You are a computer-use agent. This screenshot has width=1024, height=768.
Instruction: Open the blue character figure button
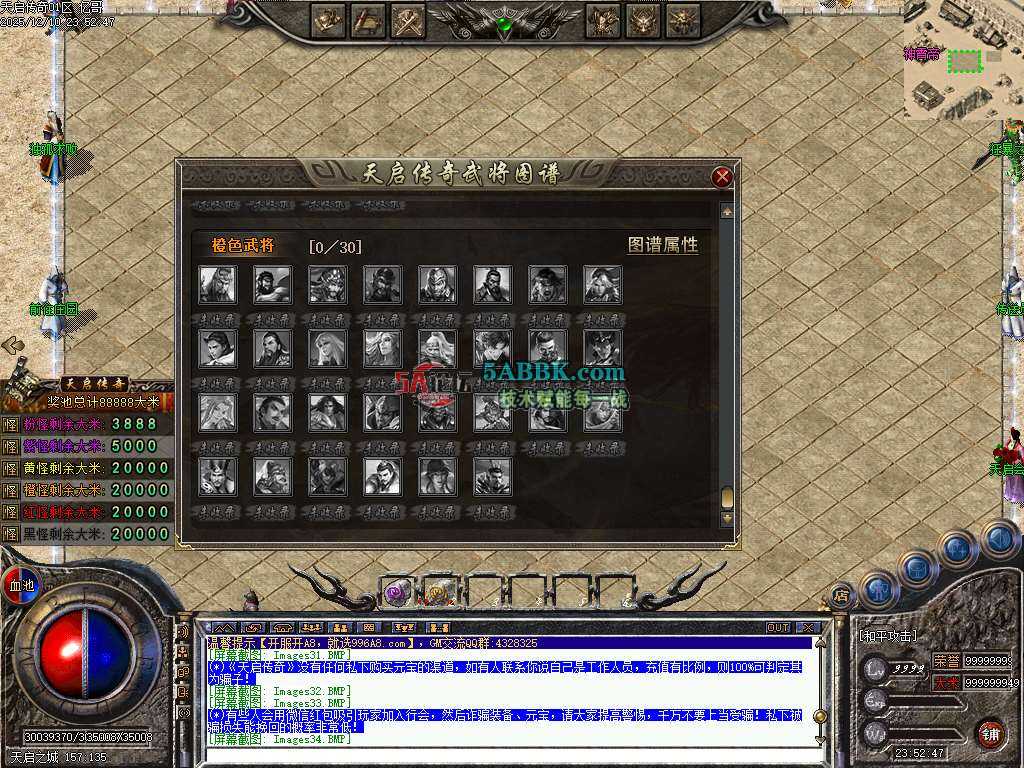tap(878, 590)
